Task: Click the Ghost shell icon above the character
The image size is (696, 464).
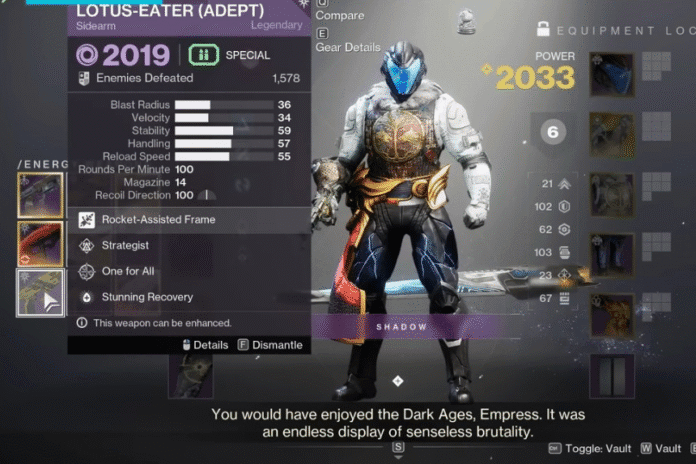Action: click(465, 19)
